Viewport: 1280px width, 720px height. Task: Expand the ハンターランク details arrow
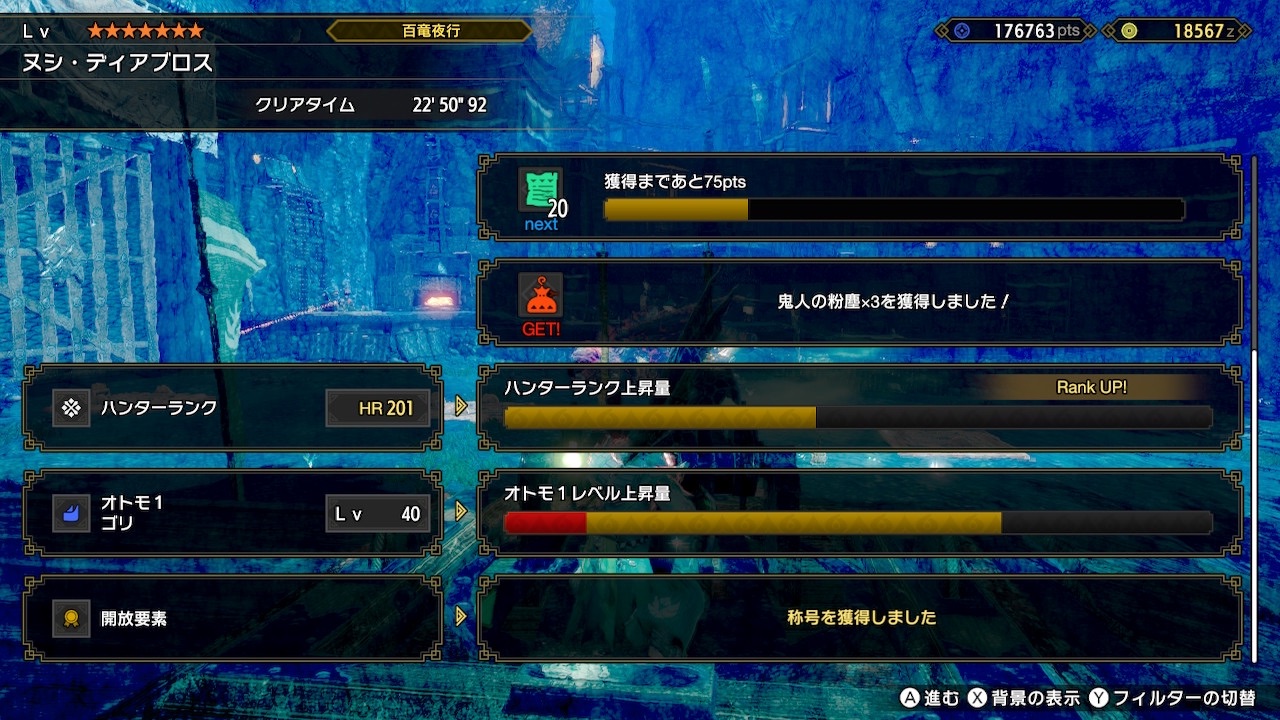pyautogui.click(x=458, y=408)
